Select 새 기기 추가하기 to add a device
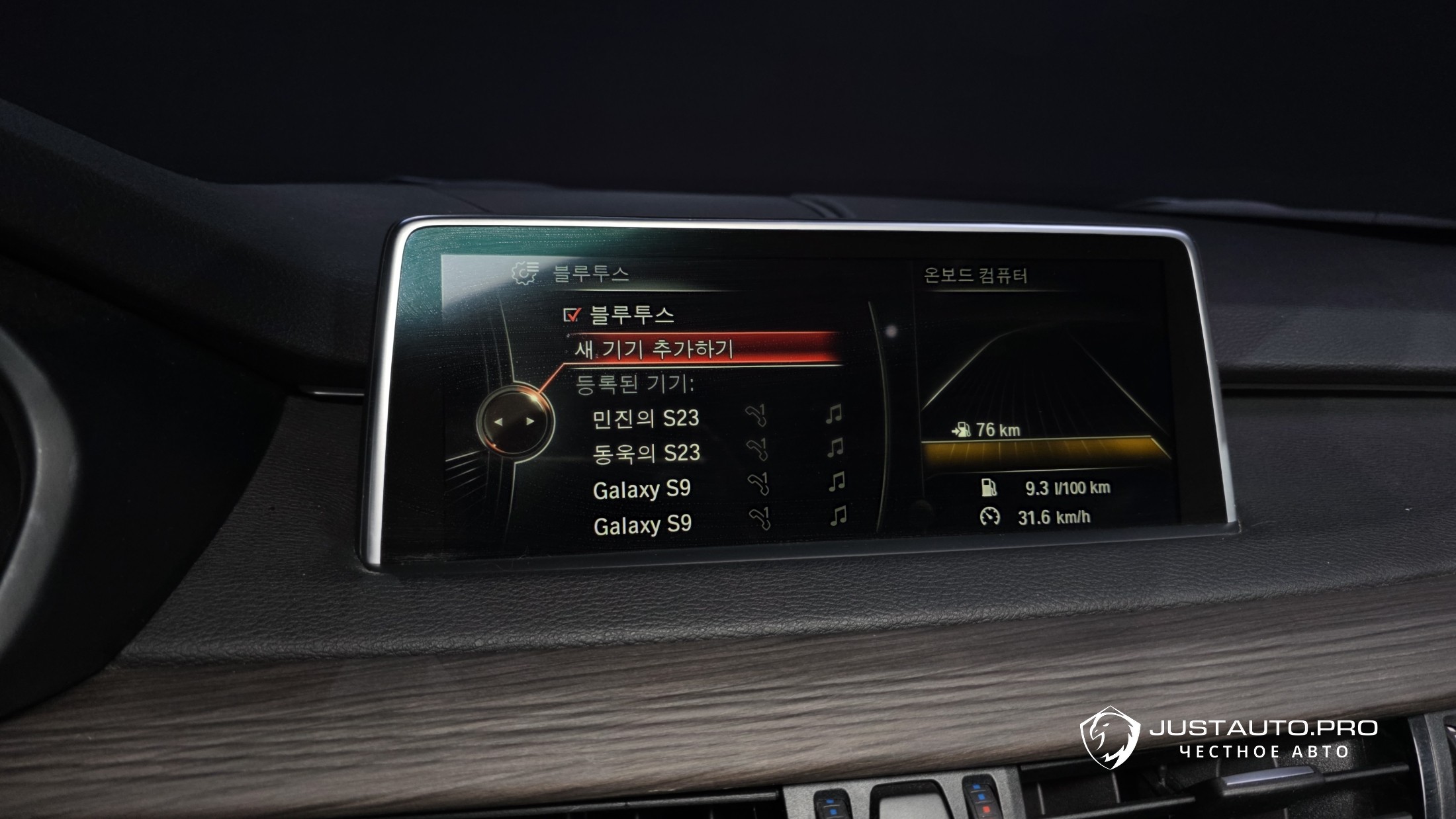 [654, 349]
